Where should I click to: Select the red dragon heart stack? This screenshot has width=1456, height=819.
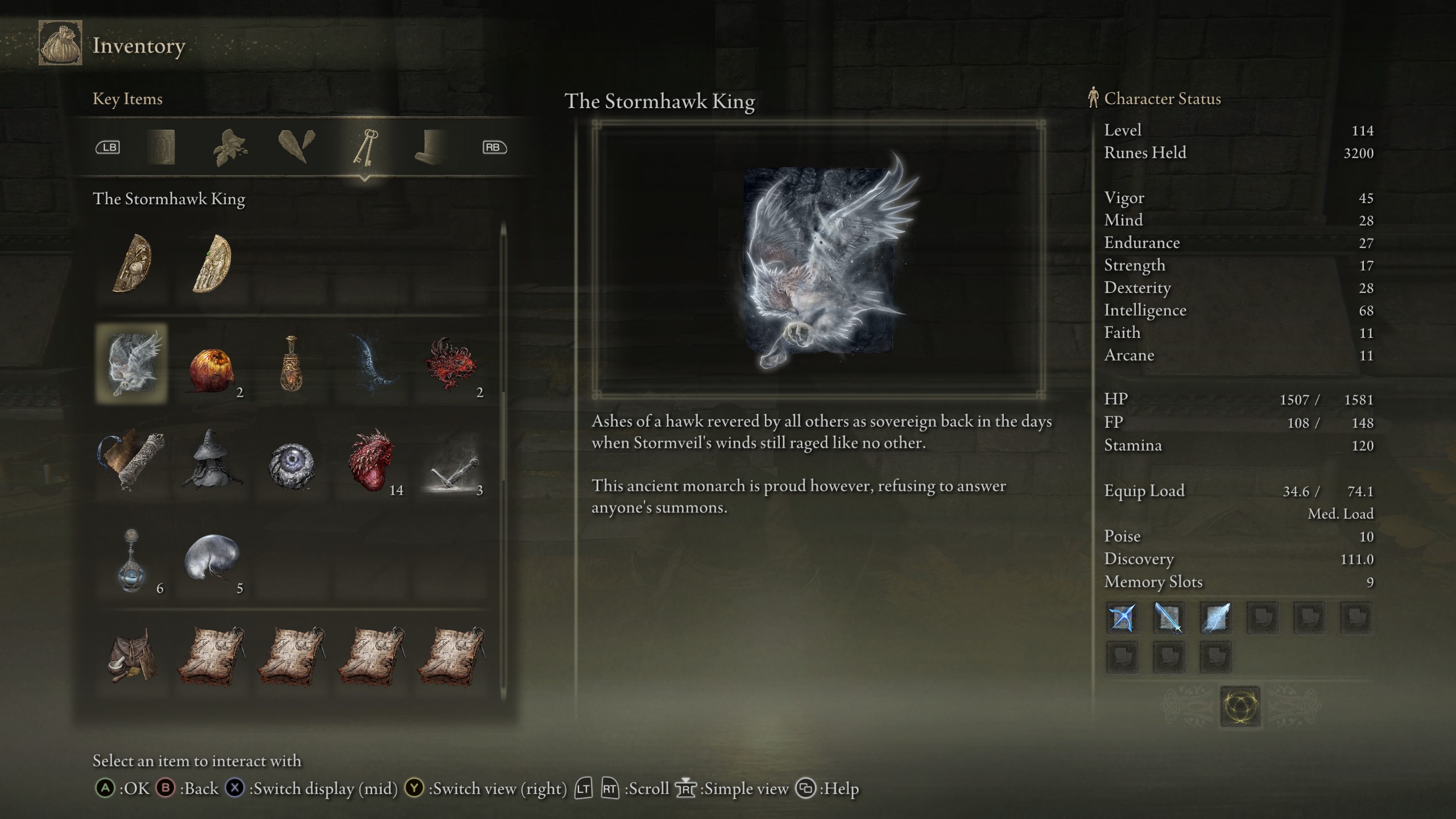tap(372, 461)
